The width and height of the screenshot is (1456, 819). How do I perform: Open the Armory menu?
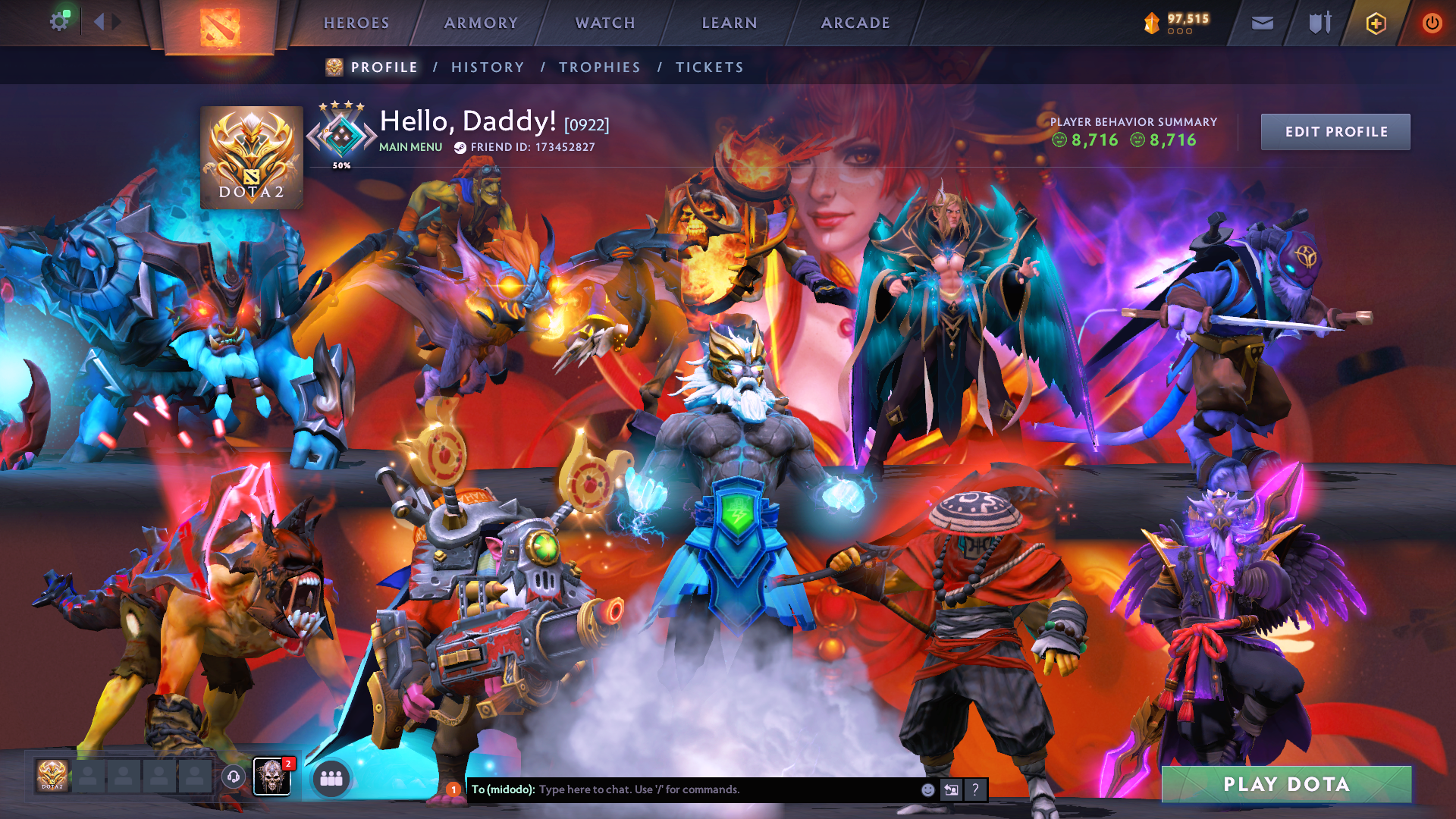pos(481,24)
